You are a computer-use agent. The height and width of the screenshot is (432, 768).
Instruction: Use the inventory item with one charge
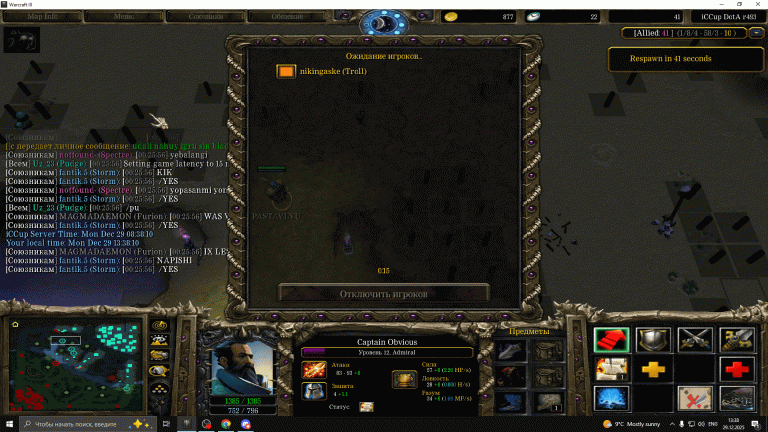coord(546,401)
